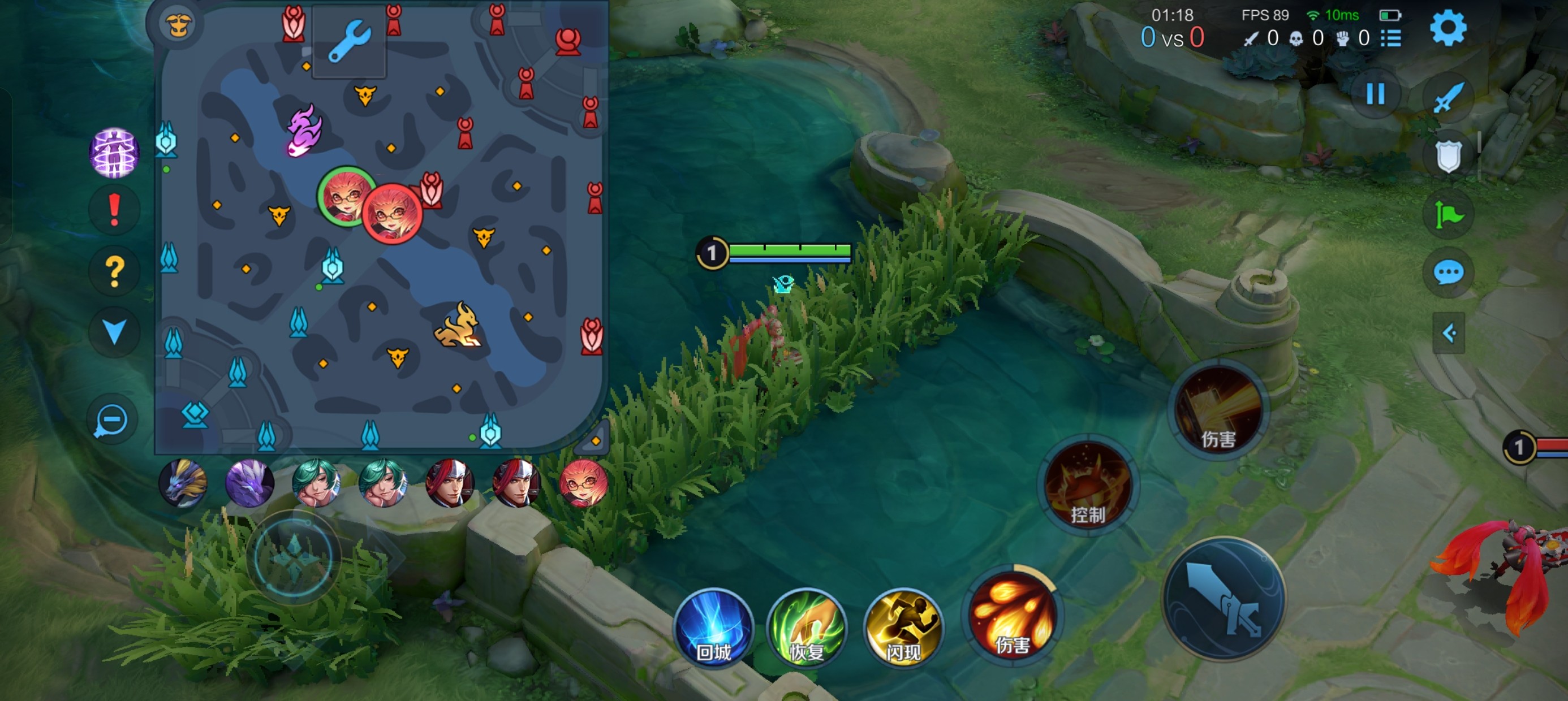Click the wrench icon on the minimap
Image resolution: width=1568 pixels, height=701 pixels.
(x=350, y=41)
